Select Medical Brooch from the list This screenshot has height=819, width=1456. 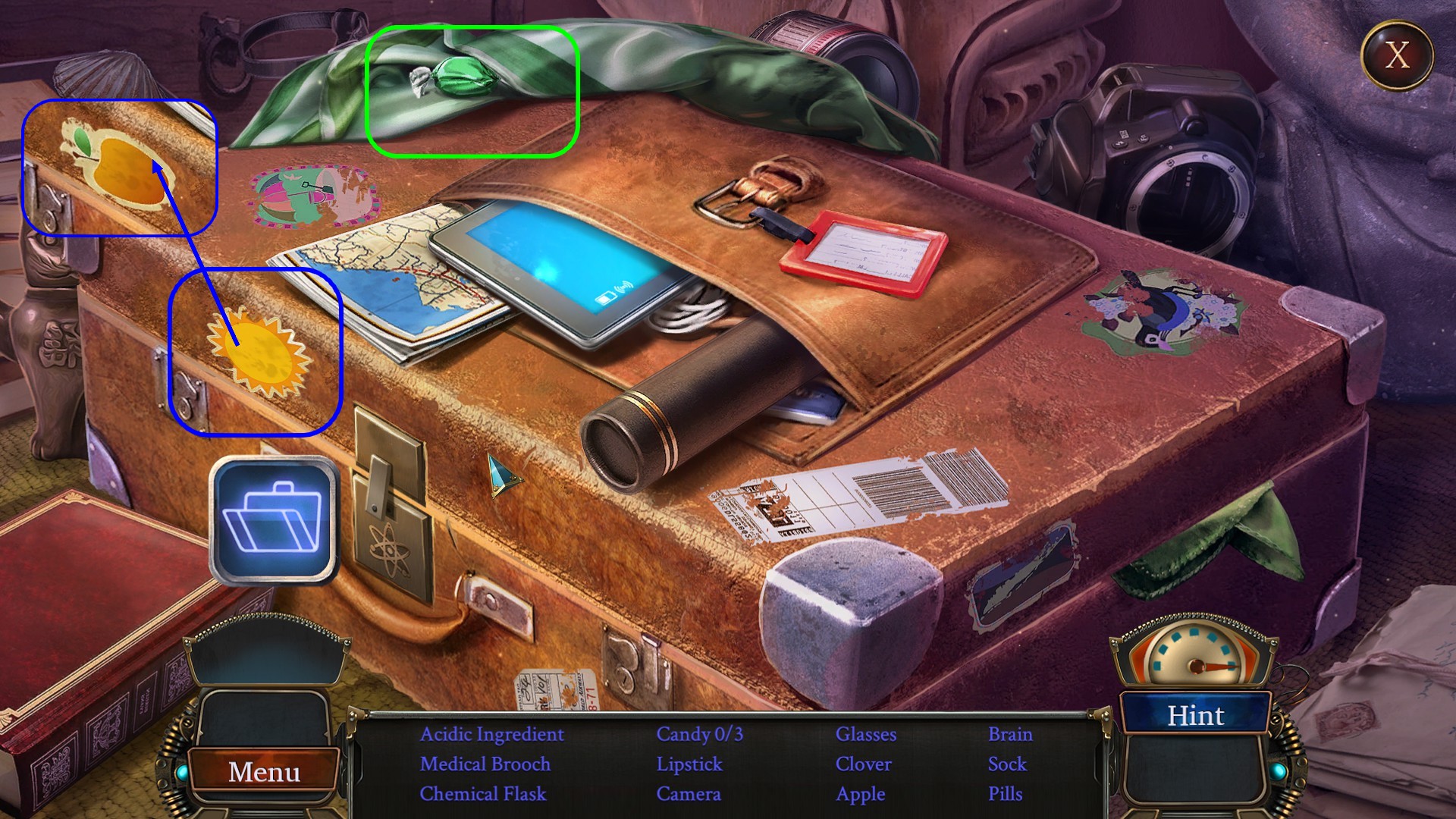[x=486, y=764]
